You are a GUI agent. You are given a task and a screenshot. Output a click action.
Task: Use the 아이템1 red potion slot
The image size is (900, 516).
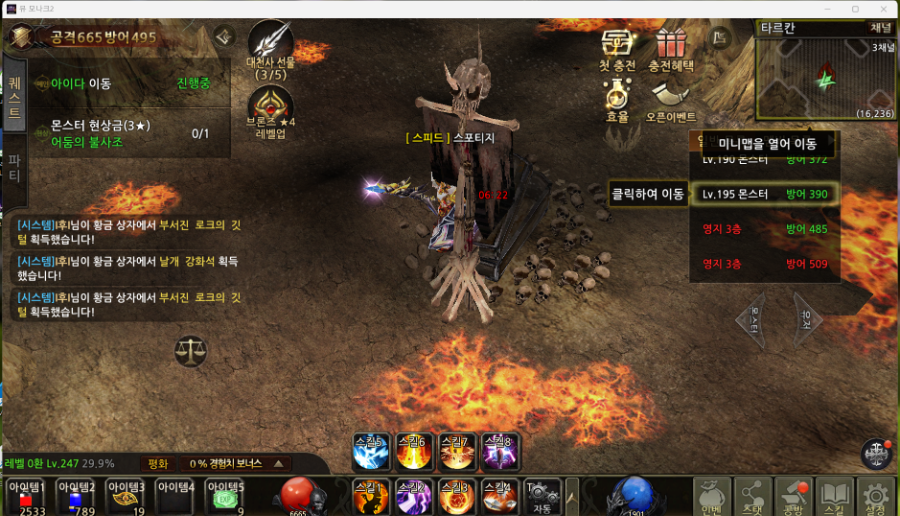(x=24, y=494)
